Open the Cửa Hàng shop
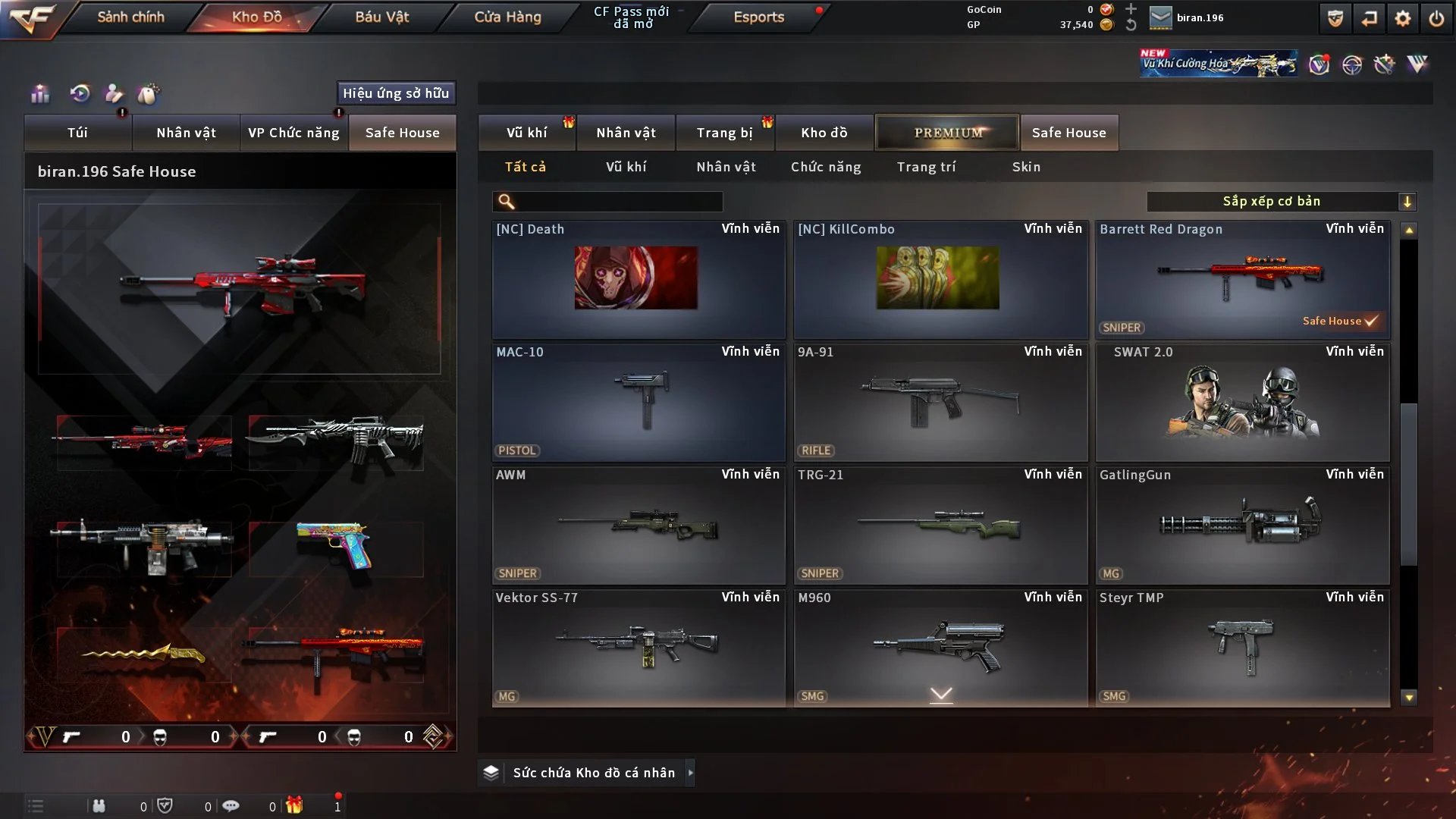Viewport: 1456px width, 819px height. pyautogui.click(x=507, y=17)
